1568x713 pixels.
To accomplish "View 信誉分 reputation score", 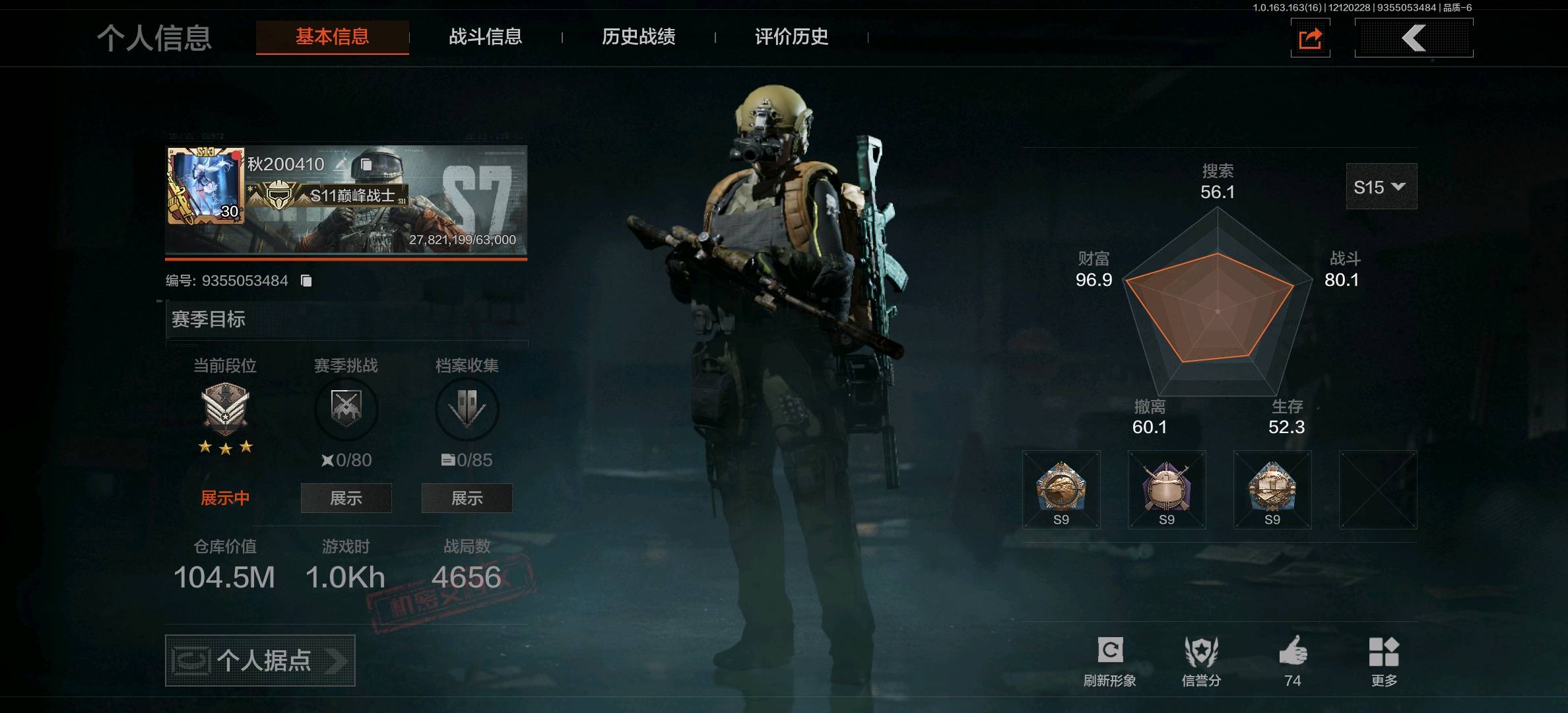I will 1201,660.
